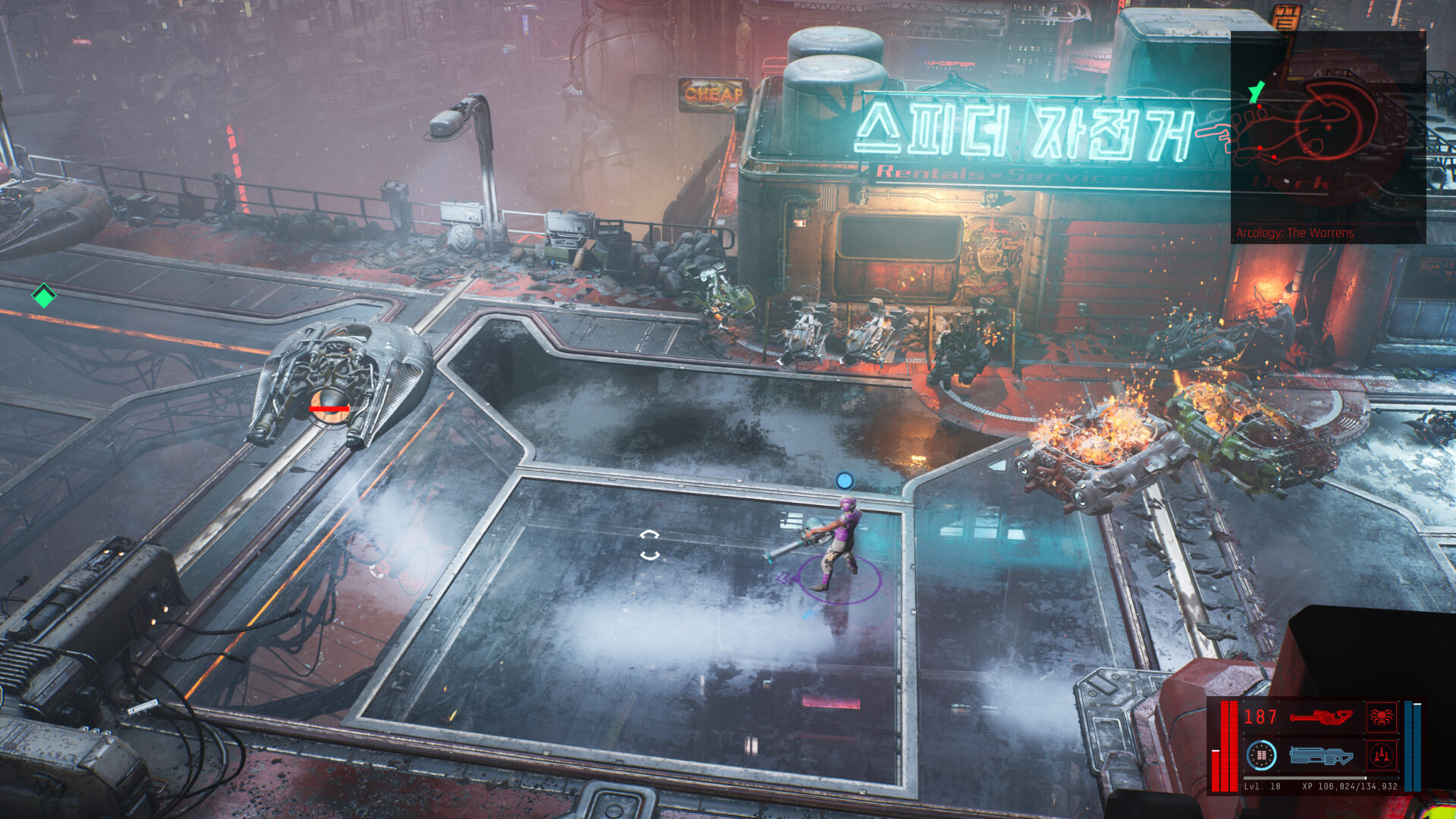Click the green diamond waypoint indicator

(44, 296)
